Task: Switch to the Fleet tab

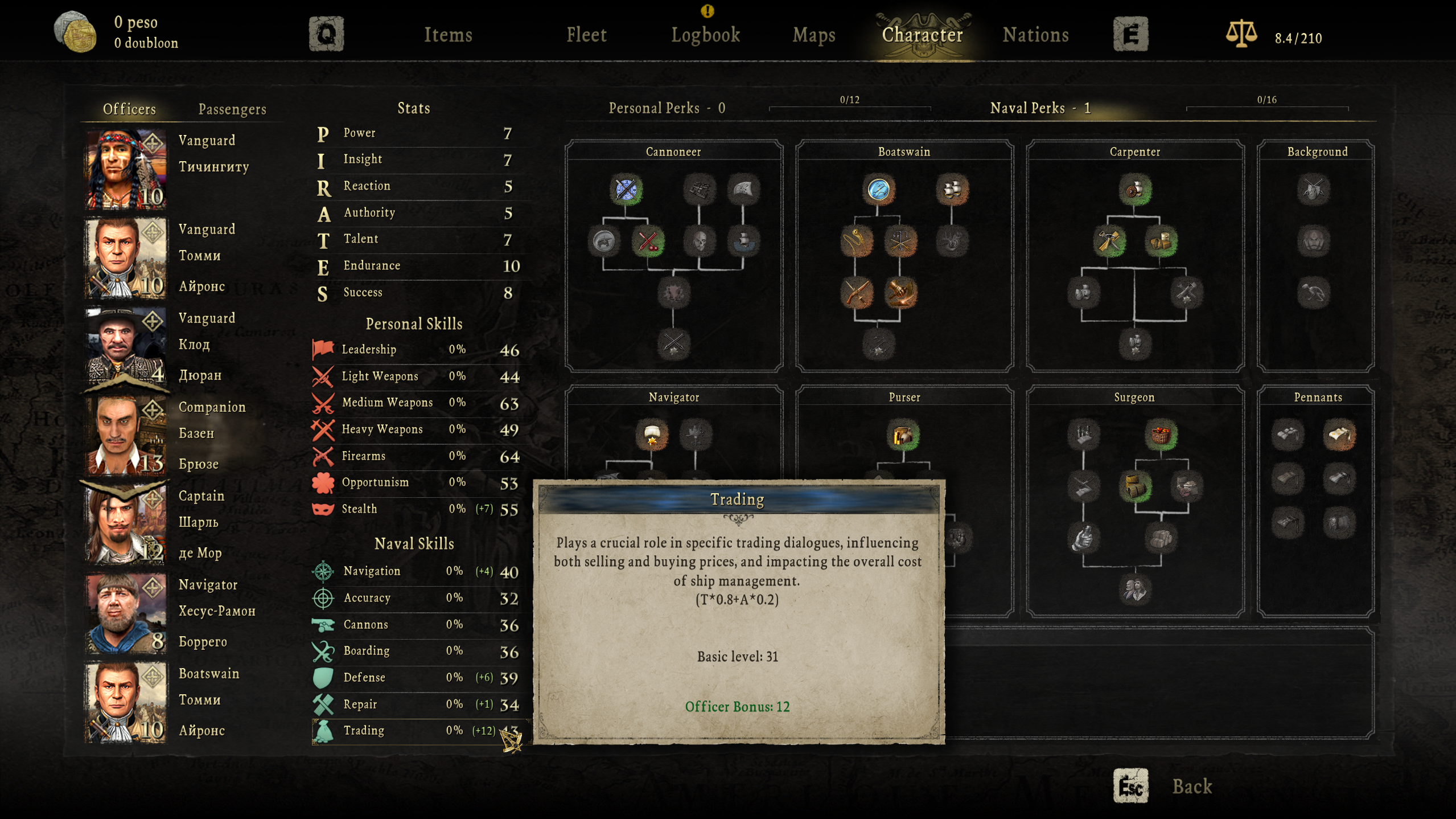Action: coord(586,35)
